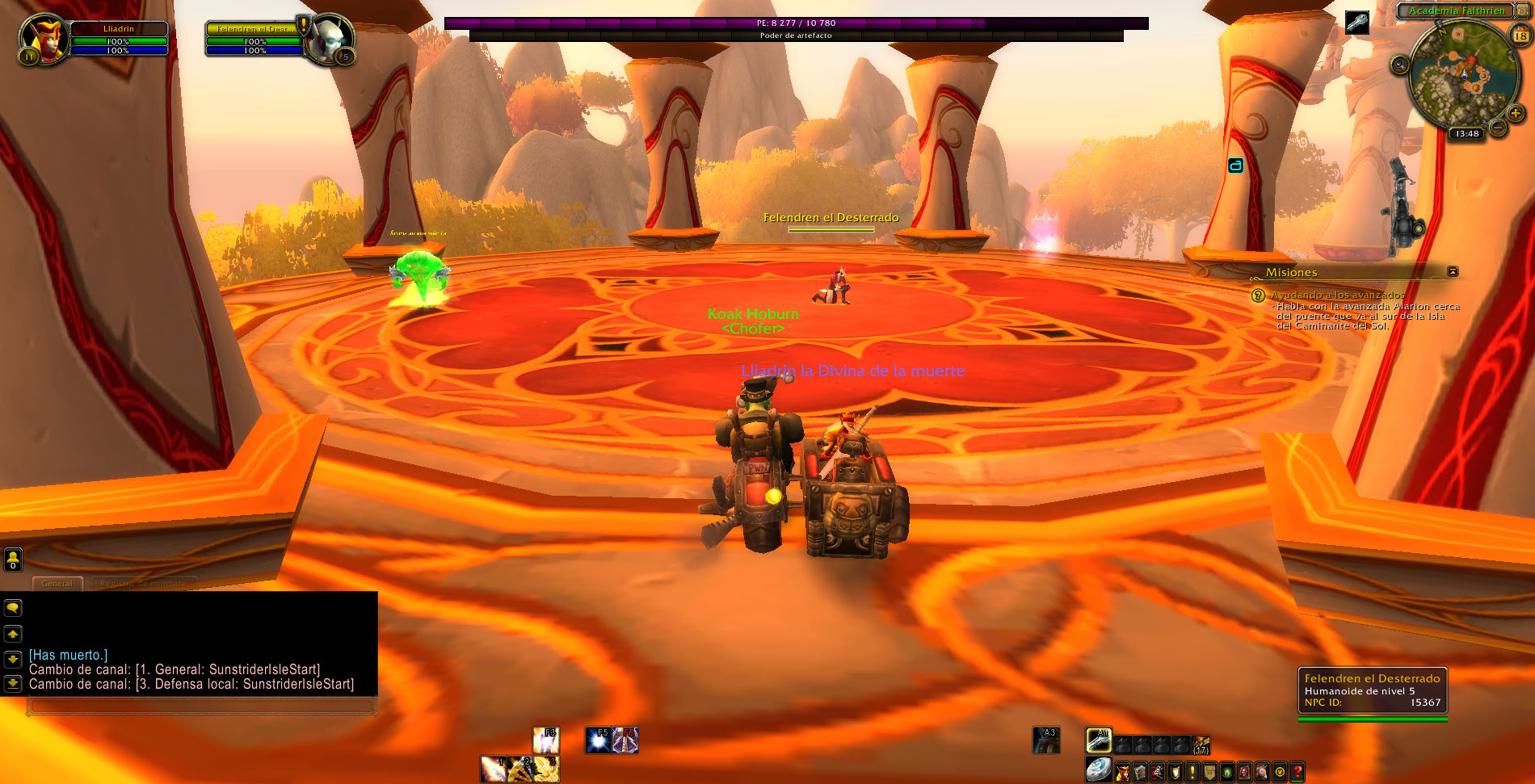This screenshot has height=784, width=1535.
Task: Switch to the General chat tab
Action: 57,583
